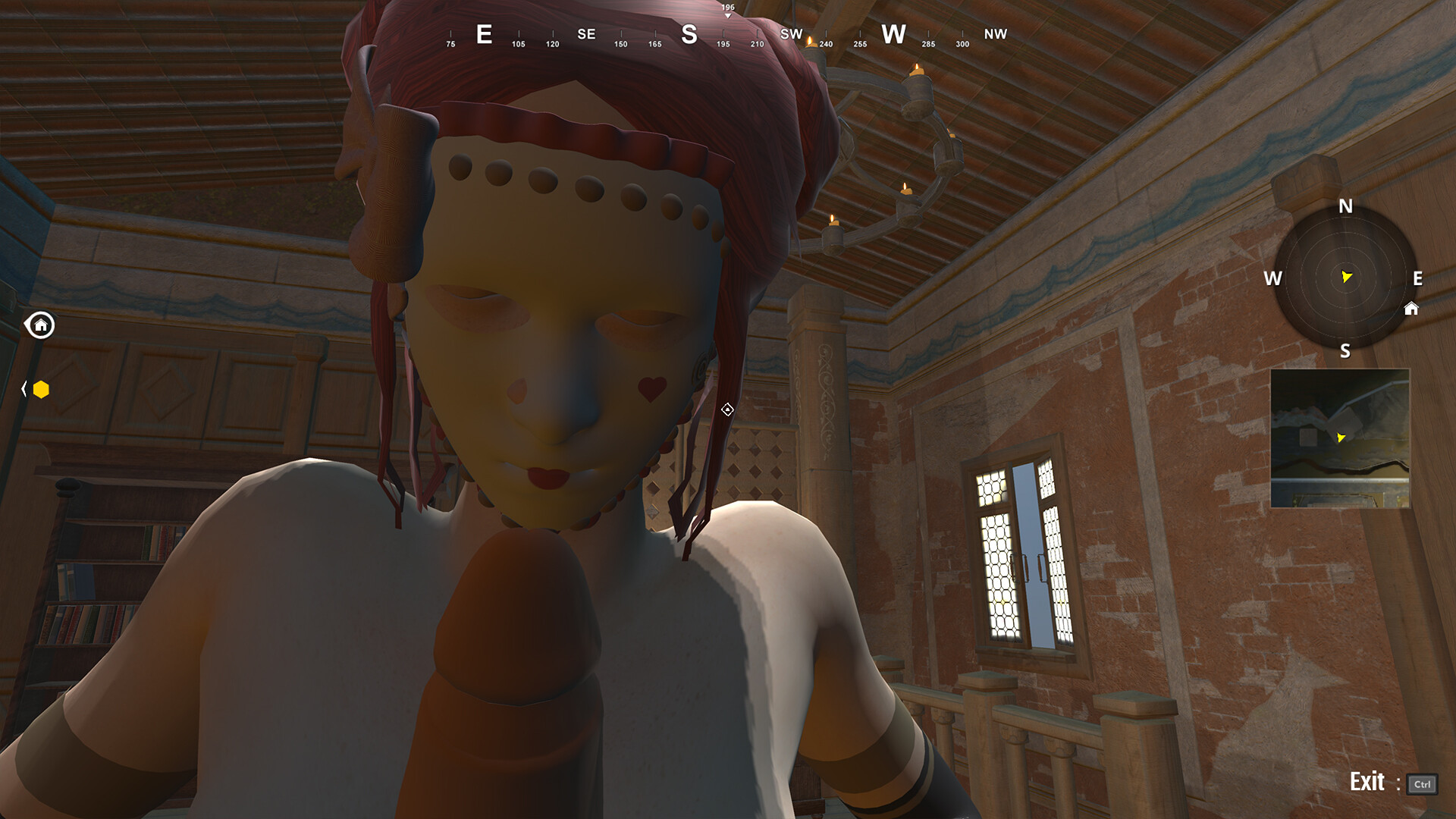Click the yellow player arrow on the minimap
Viewport: 1456px width, 819px height.
click(x=1341, y=437)
